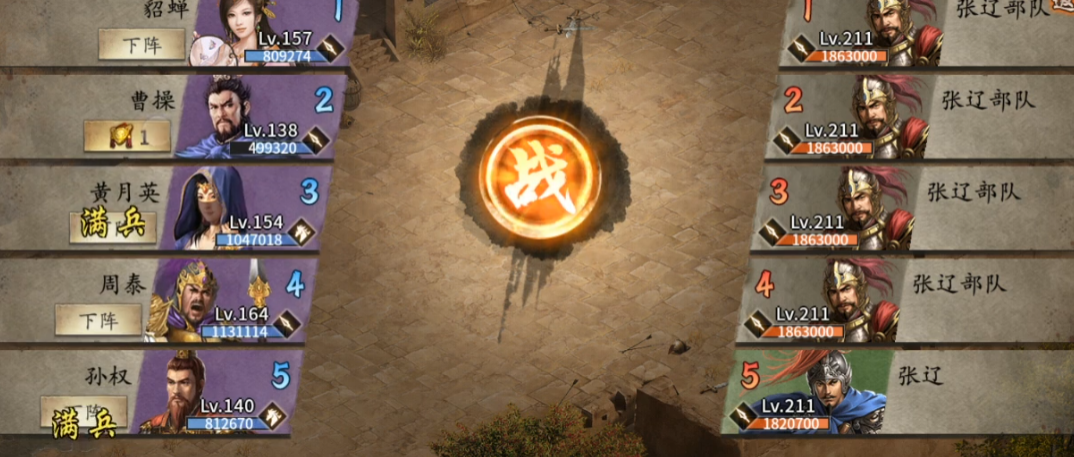Start the battle with the 战 button
1074x457 pixels.
tap(540, 179)
